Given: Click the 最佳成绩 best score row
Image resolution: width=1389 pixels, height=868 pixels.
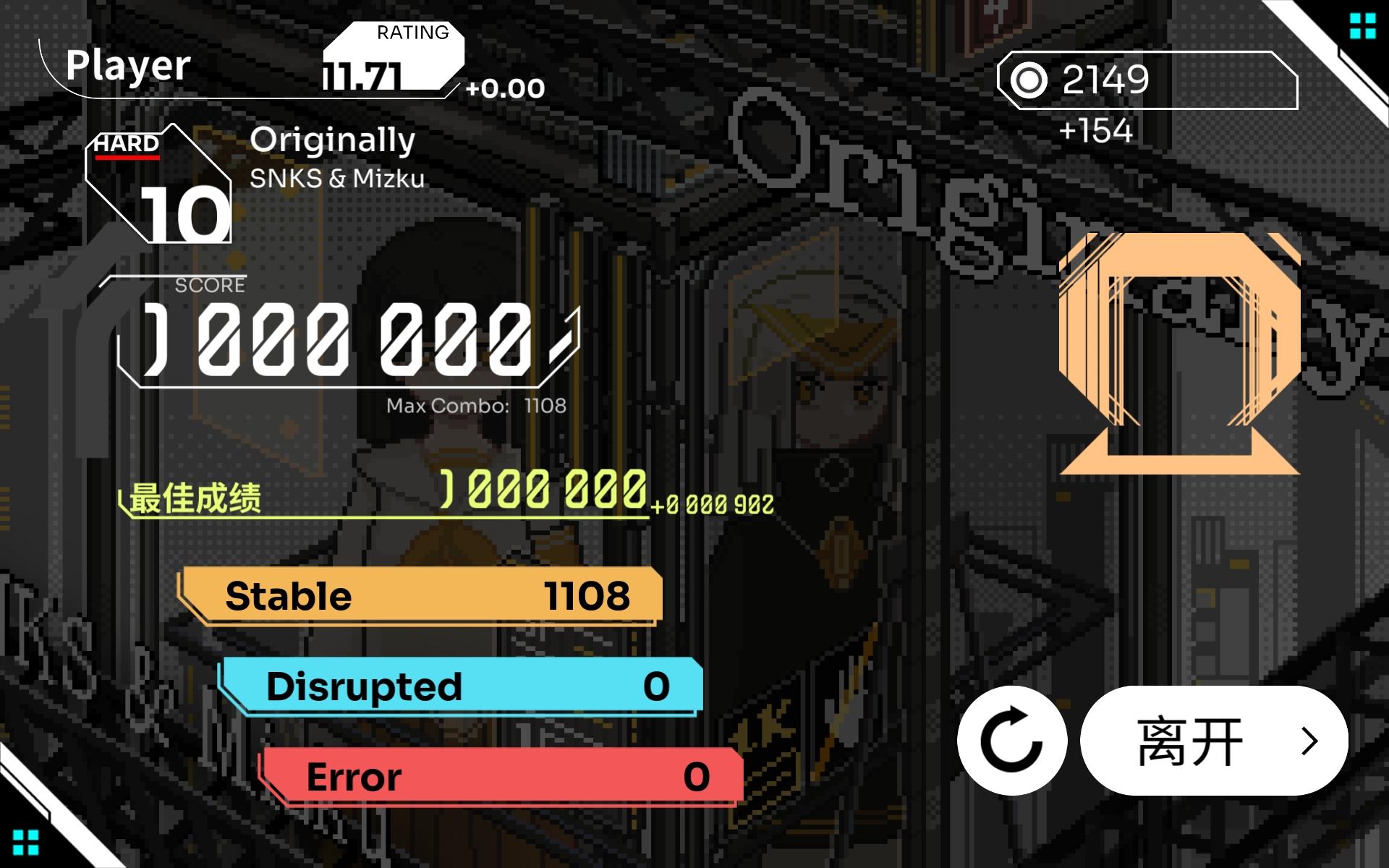Looking at the screenshot, I should click(195, 499).
